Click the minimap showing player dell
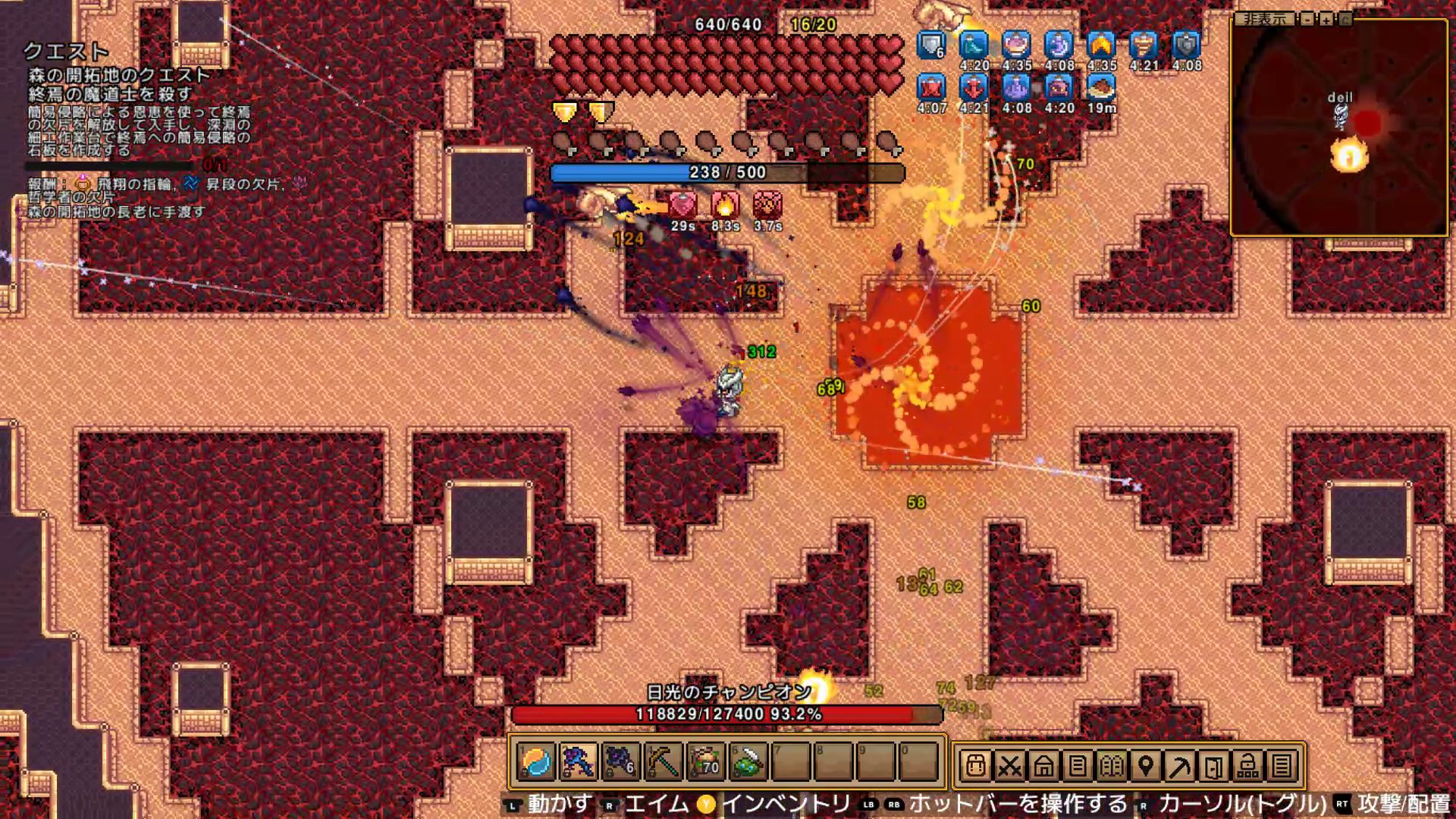 pos(1339,127)
